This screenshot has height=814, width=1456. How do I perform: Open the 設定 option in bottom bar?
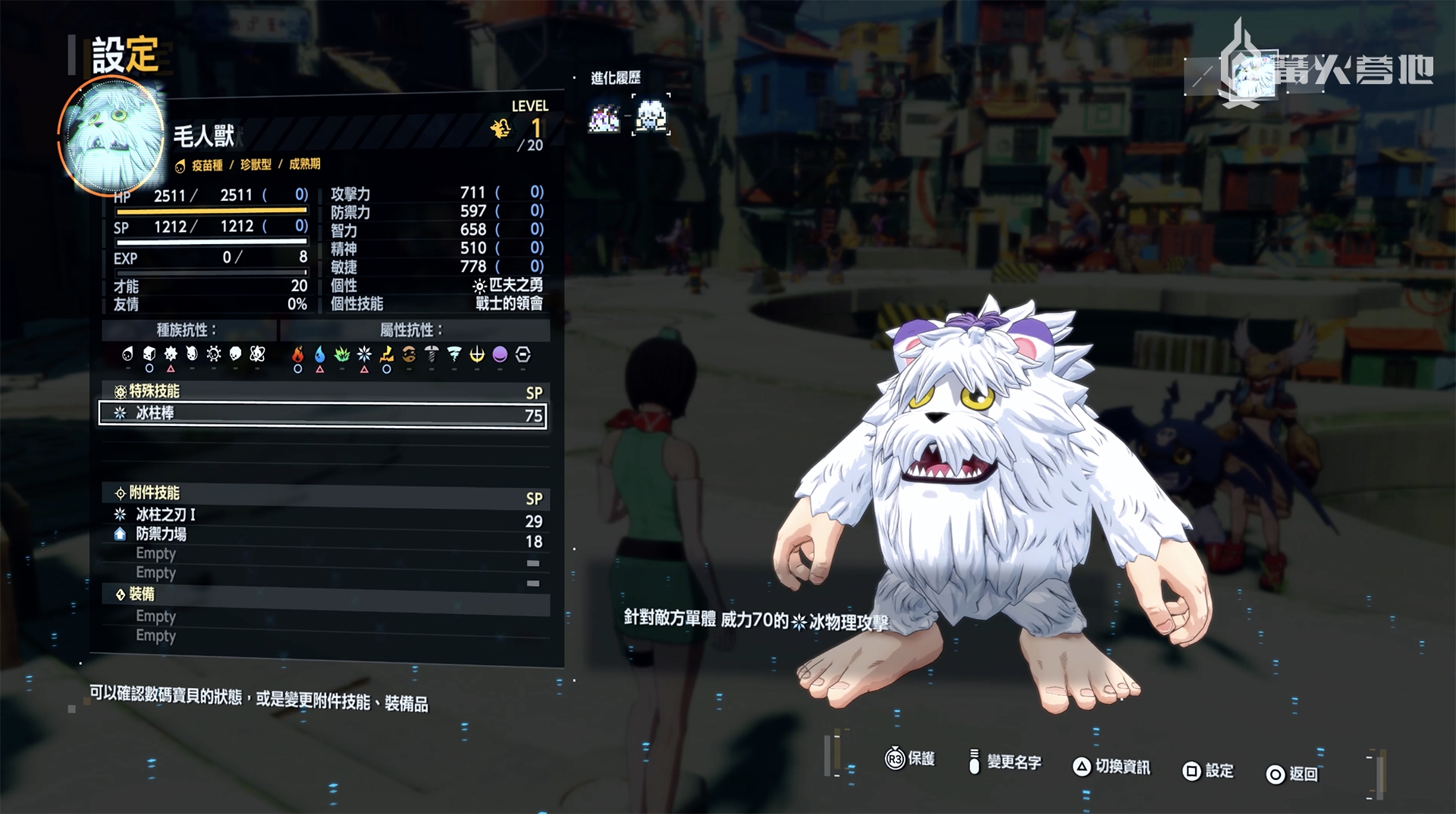(1208, 772)
